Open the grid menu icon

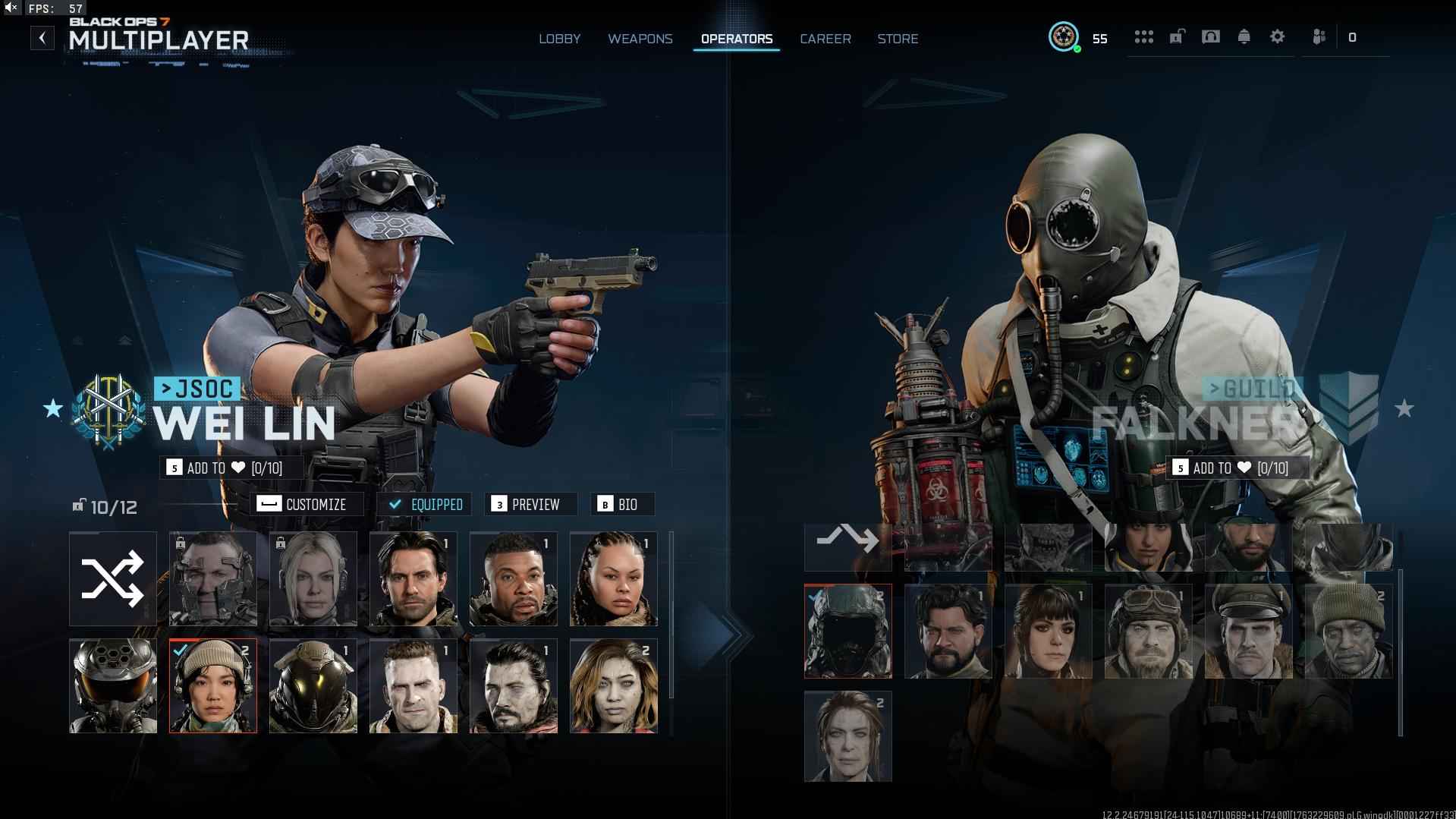(x=1143, y=36)
